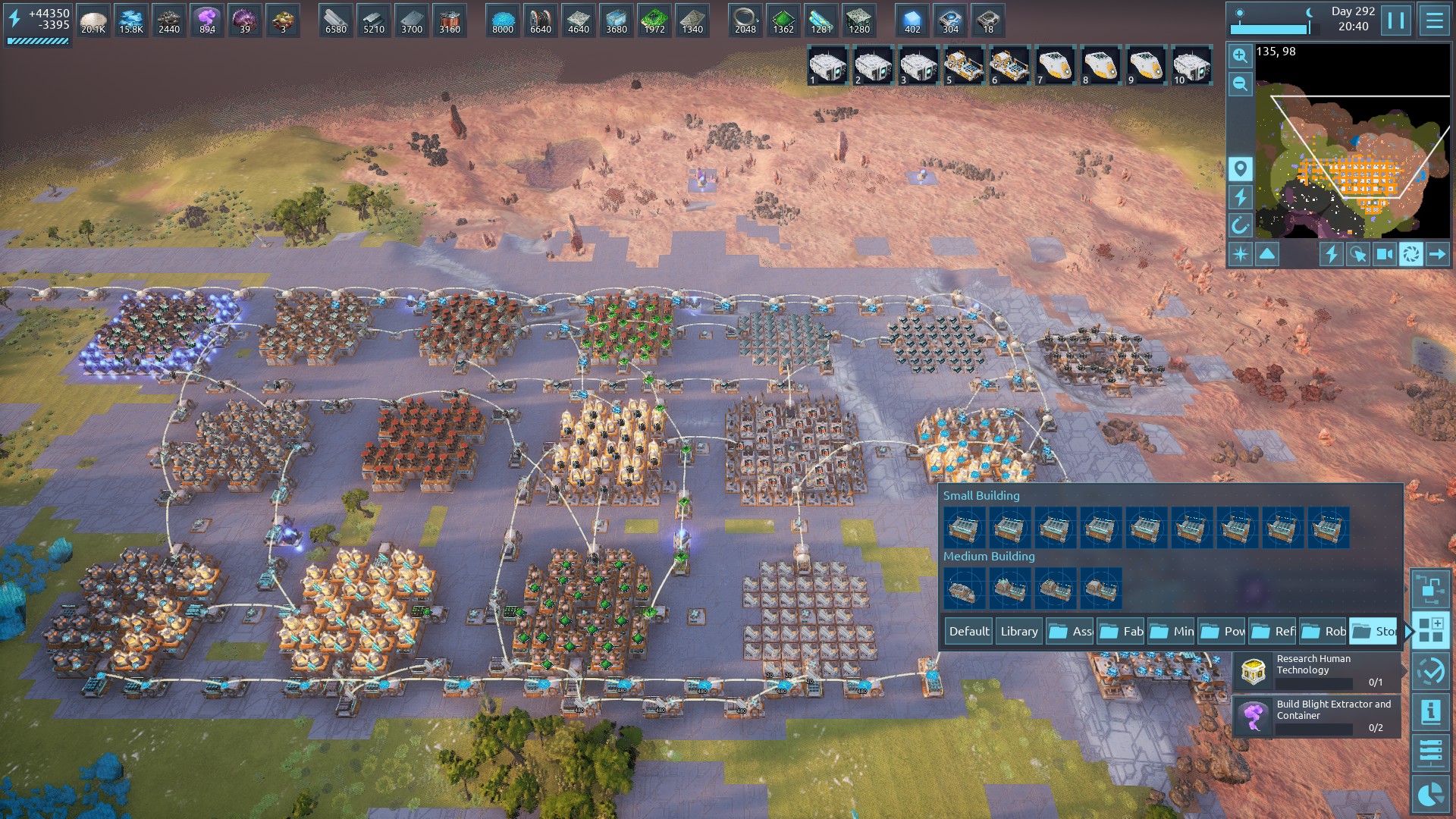Open the Research Human Technology objective
Viewport: 1456px width, 819px height.
[x=1316, y=670]
